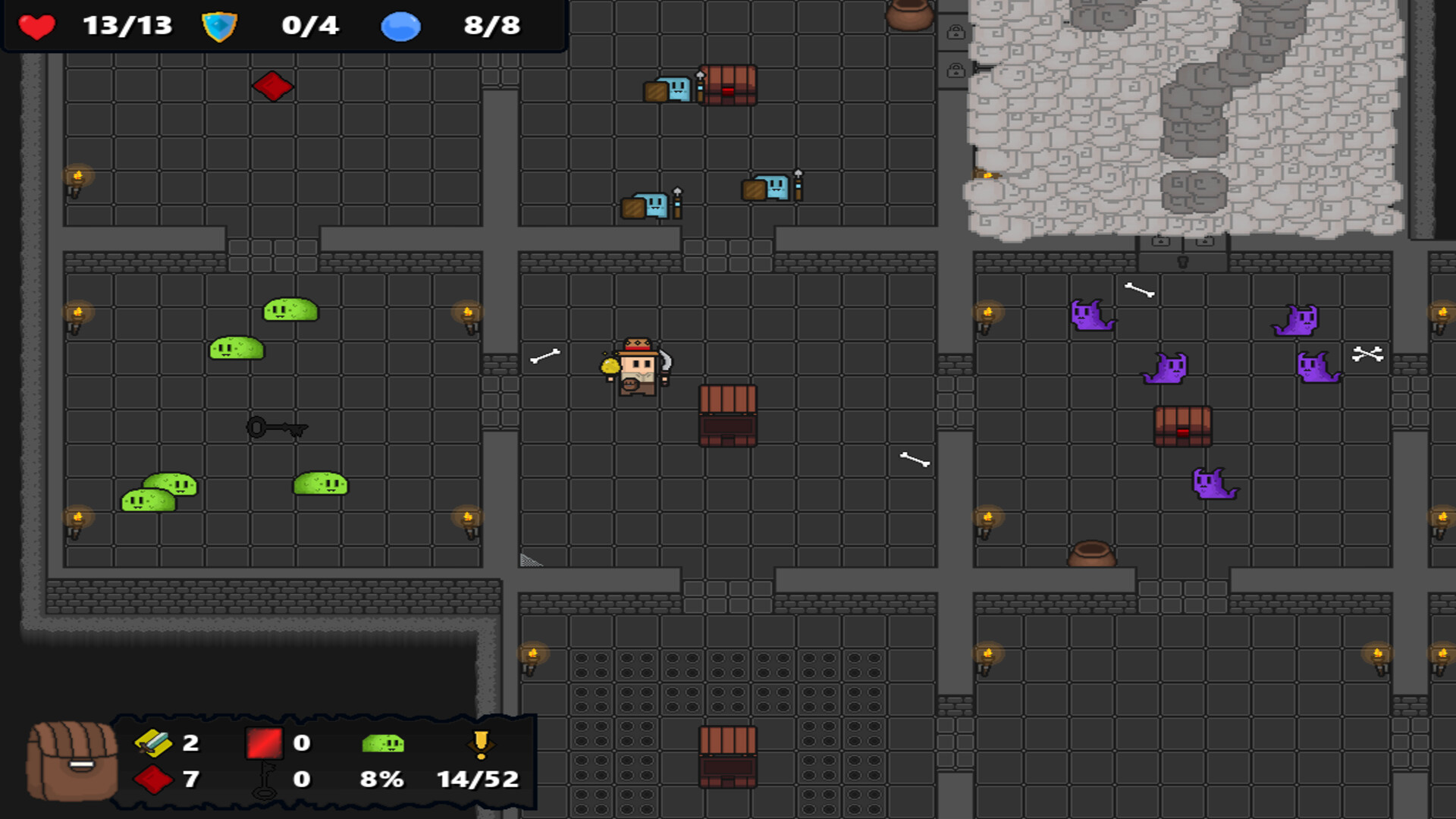Select the sword emblem in the inventory bar
The image size is (1456, 819).
coord(155,744)
